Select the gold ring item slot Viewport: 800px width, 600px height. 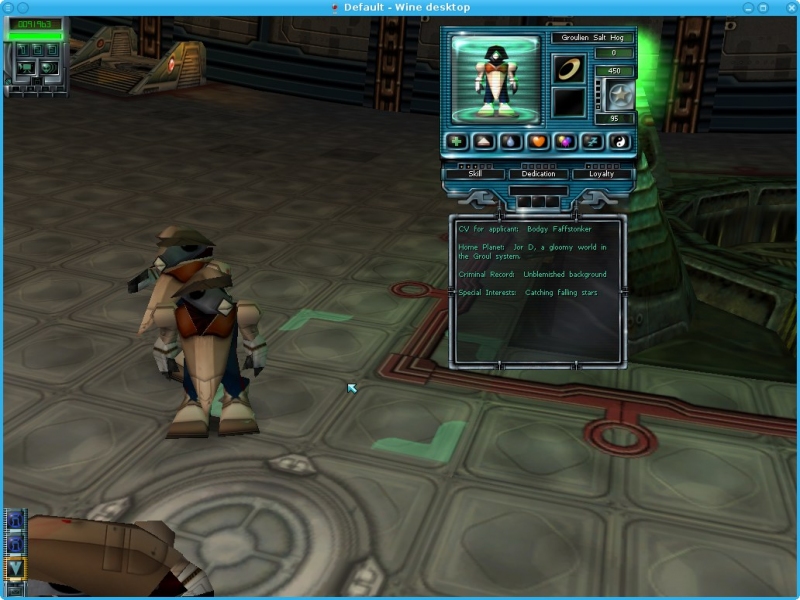click(x=570, y=69)
